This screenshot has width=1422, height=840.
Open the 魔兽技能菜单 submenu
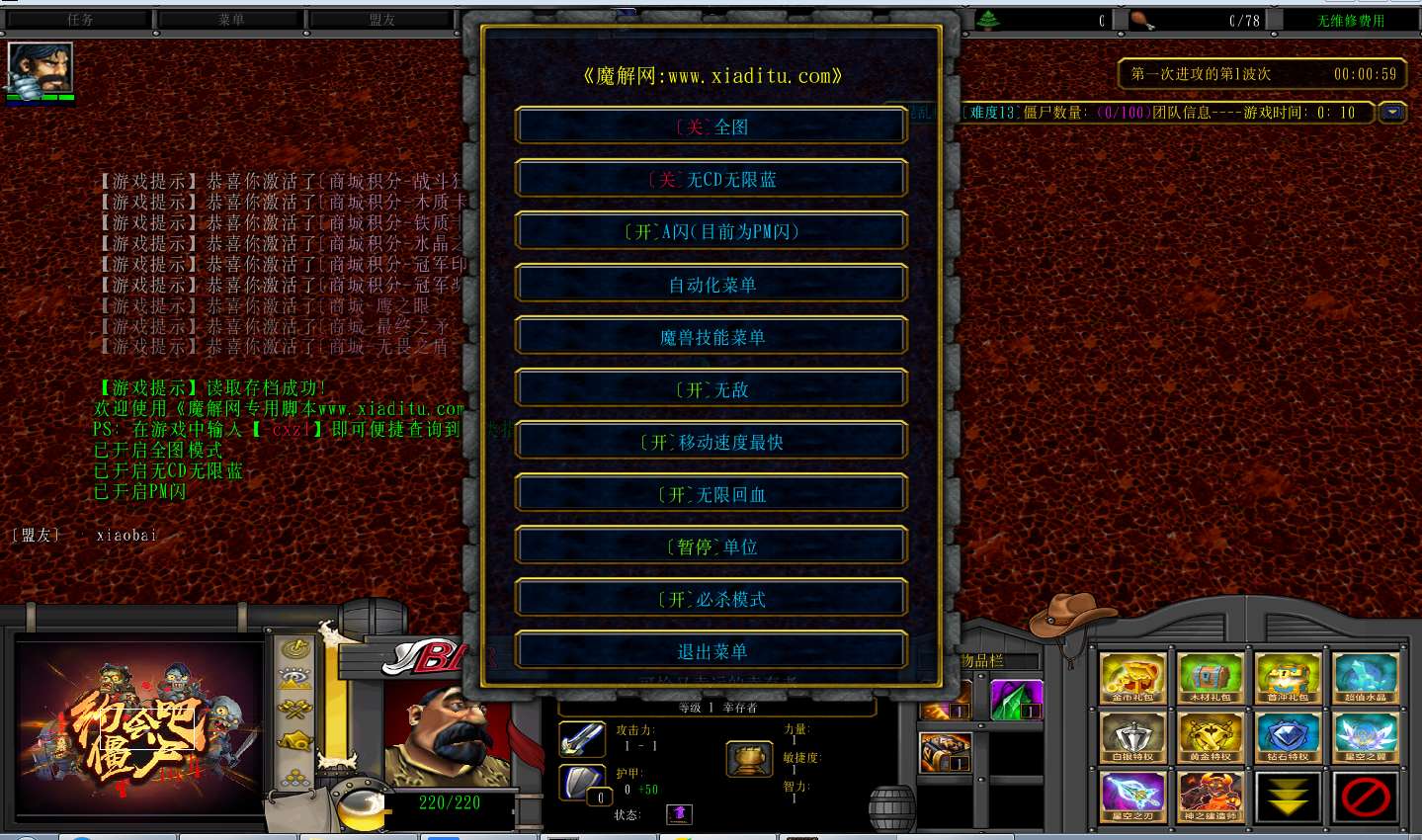(x=711, y=337)
